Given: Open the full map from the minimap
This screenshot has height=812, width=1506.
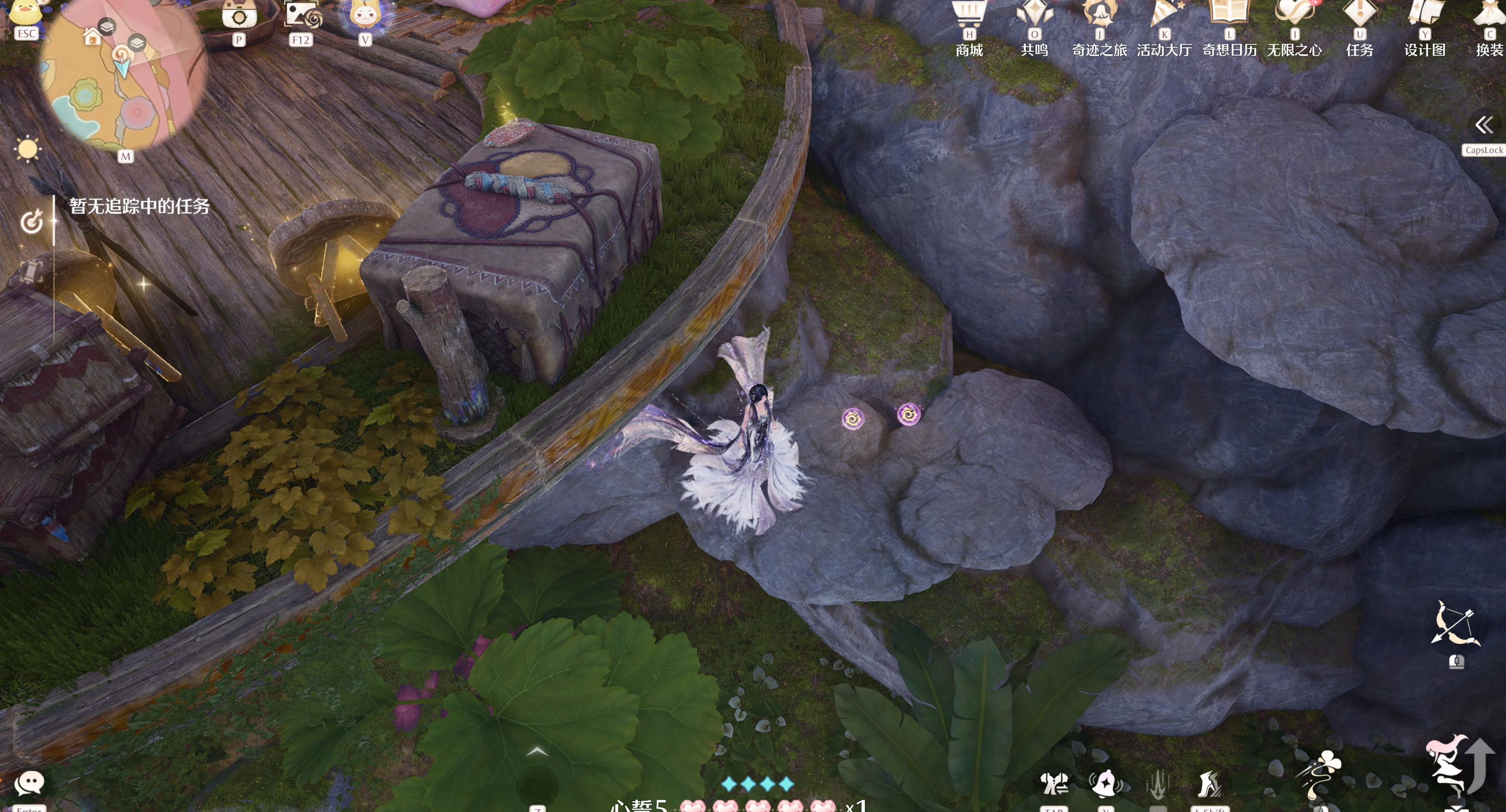Looking at the screenshot, I should pos(123,76).
